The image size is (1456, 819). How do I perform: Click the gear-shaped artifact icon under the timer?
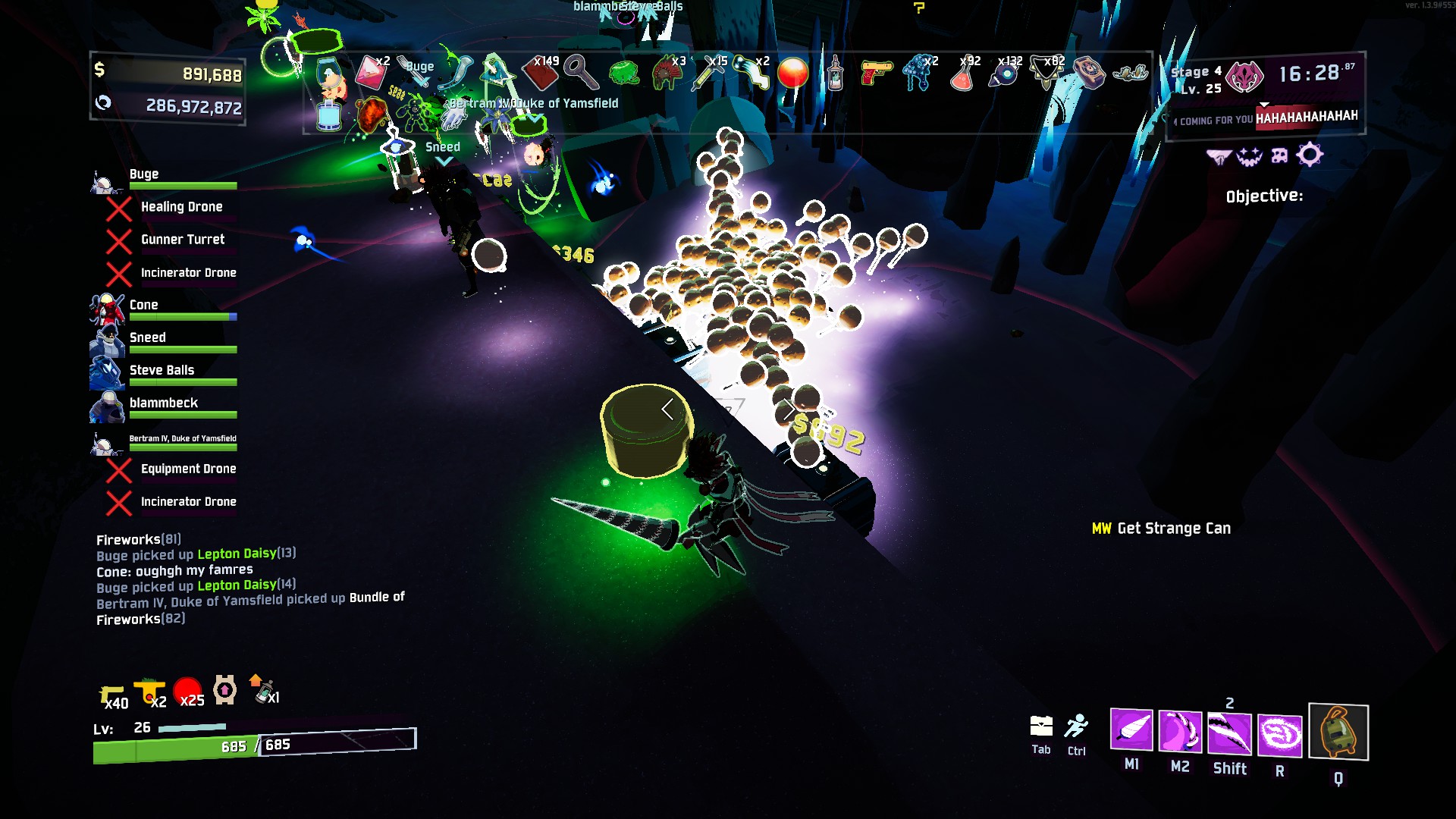[x=1310, y=155]
